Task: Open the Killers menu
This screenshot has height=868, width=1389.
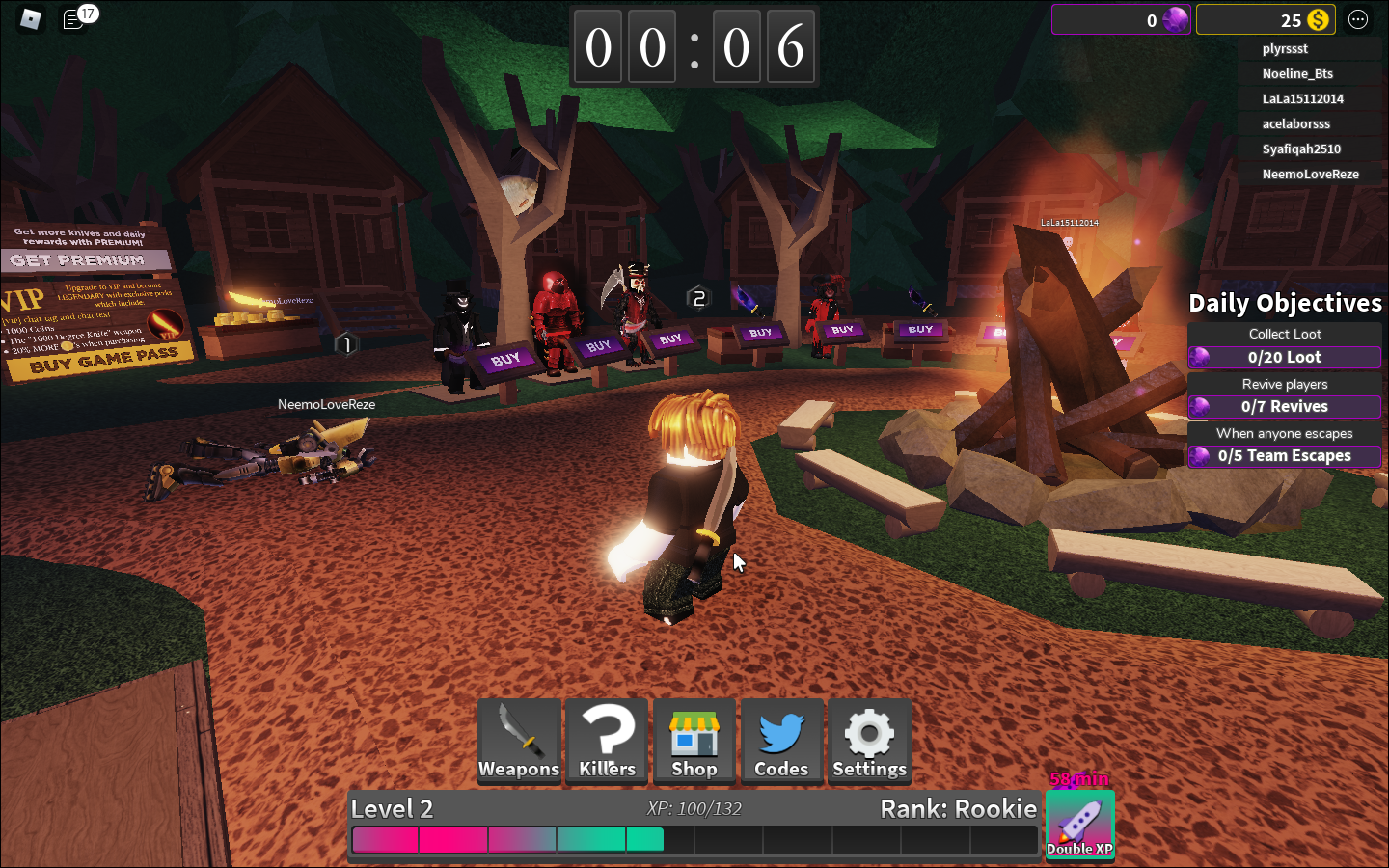Action: pyautogui.click(x=607, y=741)
